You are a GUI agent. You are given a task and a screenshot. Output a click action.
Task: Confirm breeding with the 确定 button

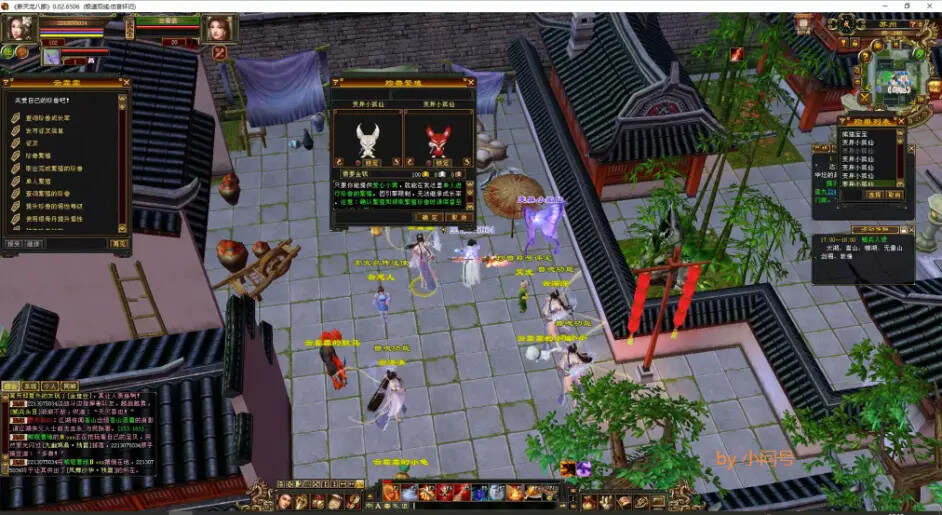[429, 216]
